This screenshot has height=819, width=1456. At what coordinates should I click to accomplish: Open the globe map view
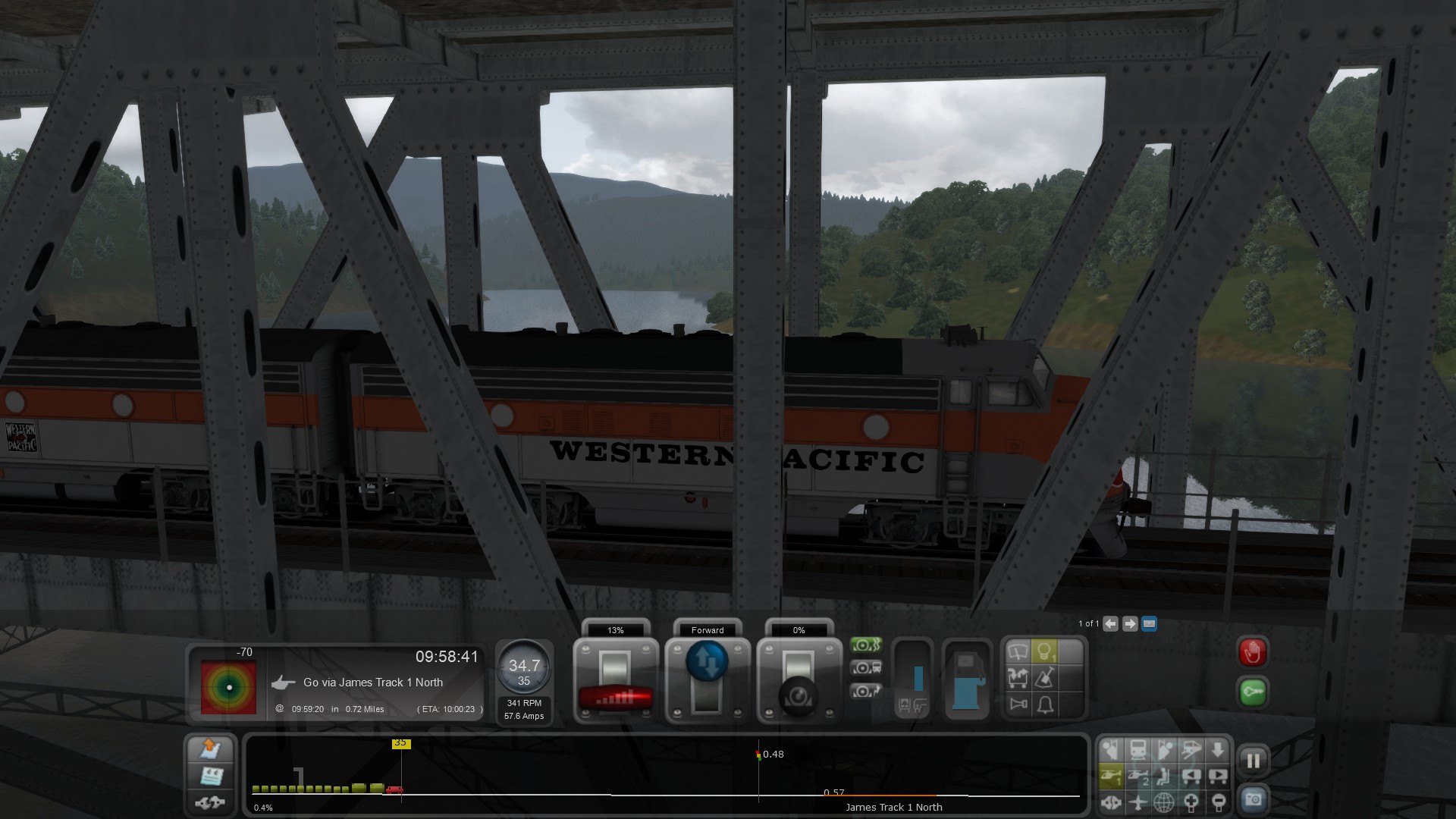pos(1164,802)
